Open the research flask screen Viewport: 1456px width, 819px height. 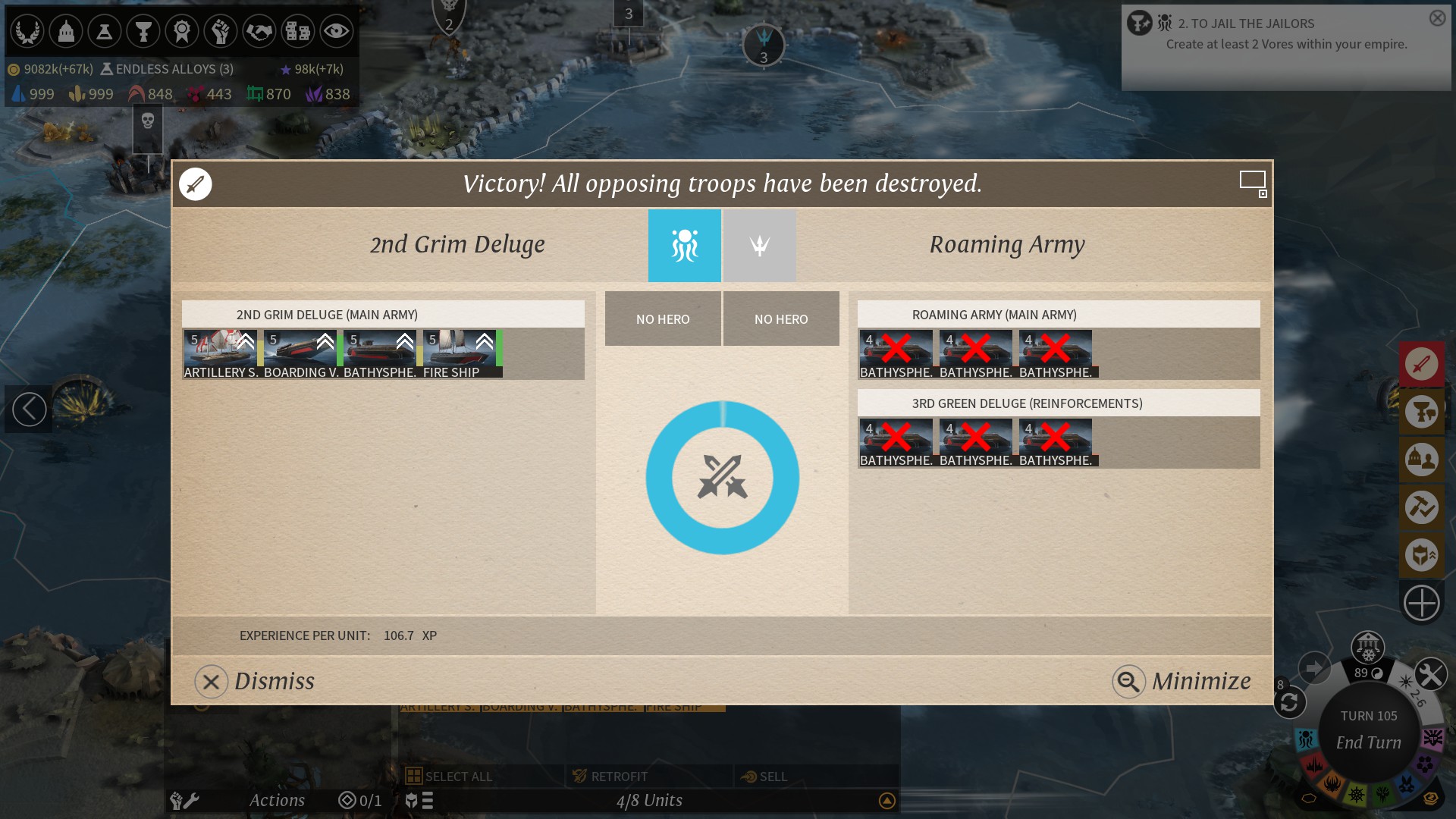(105, 31)
